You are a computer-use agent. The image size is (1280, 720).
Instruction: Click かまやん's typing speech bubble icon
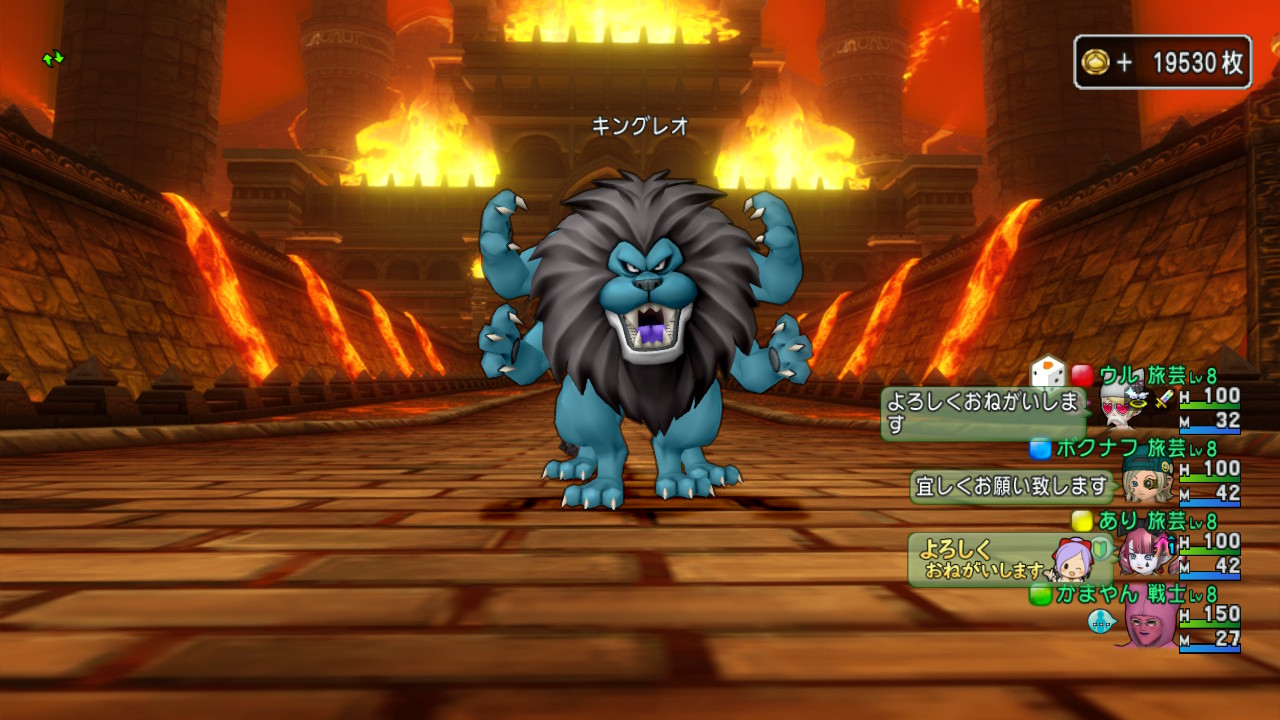(1101, 622)
